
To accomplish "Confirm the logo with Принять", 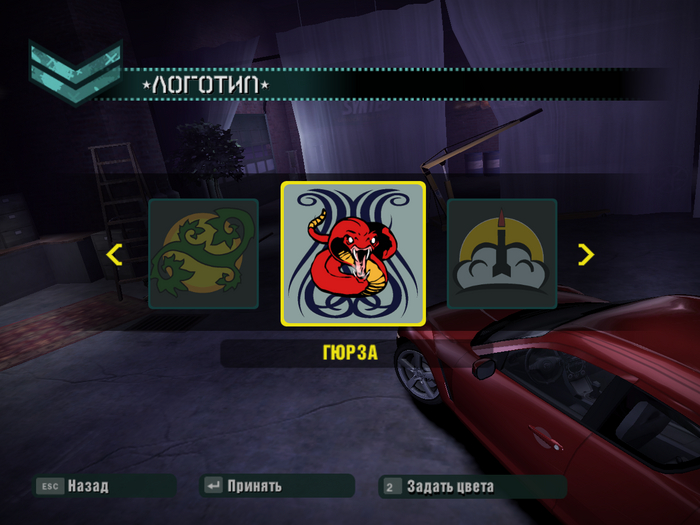I will click(x=254, y=486).
